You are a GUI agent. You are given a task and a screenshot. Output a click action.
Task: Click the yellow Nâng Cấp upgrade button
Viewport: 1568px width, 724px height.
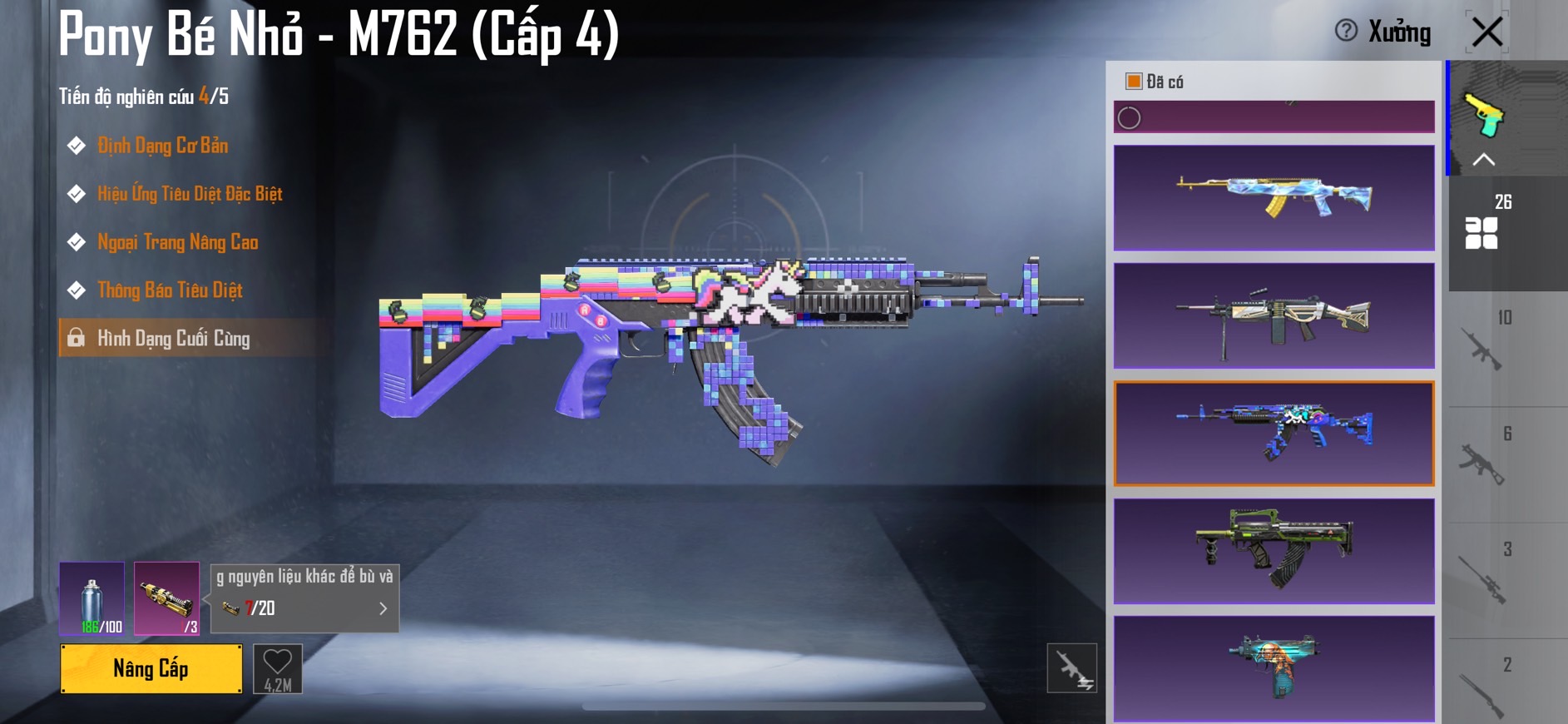click(x=151, y=668)
